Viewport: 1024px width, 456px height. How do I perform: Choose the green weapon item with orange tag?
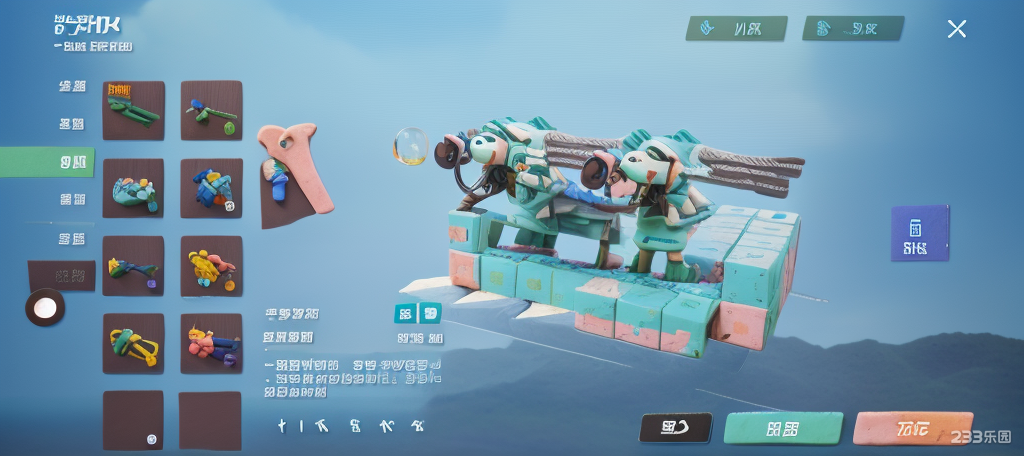point(133,110)
